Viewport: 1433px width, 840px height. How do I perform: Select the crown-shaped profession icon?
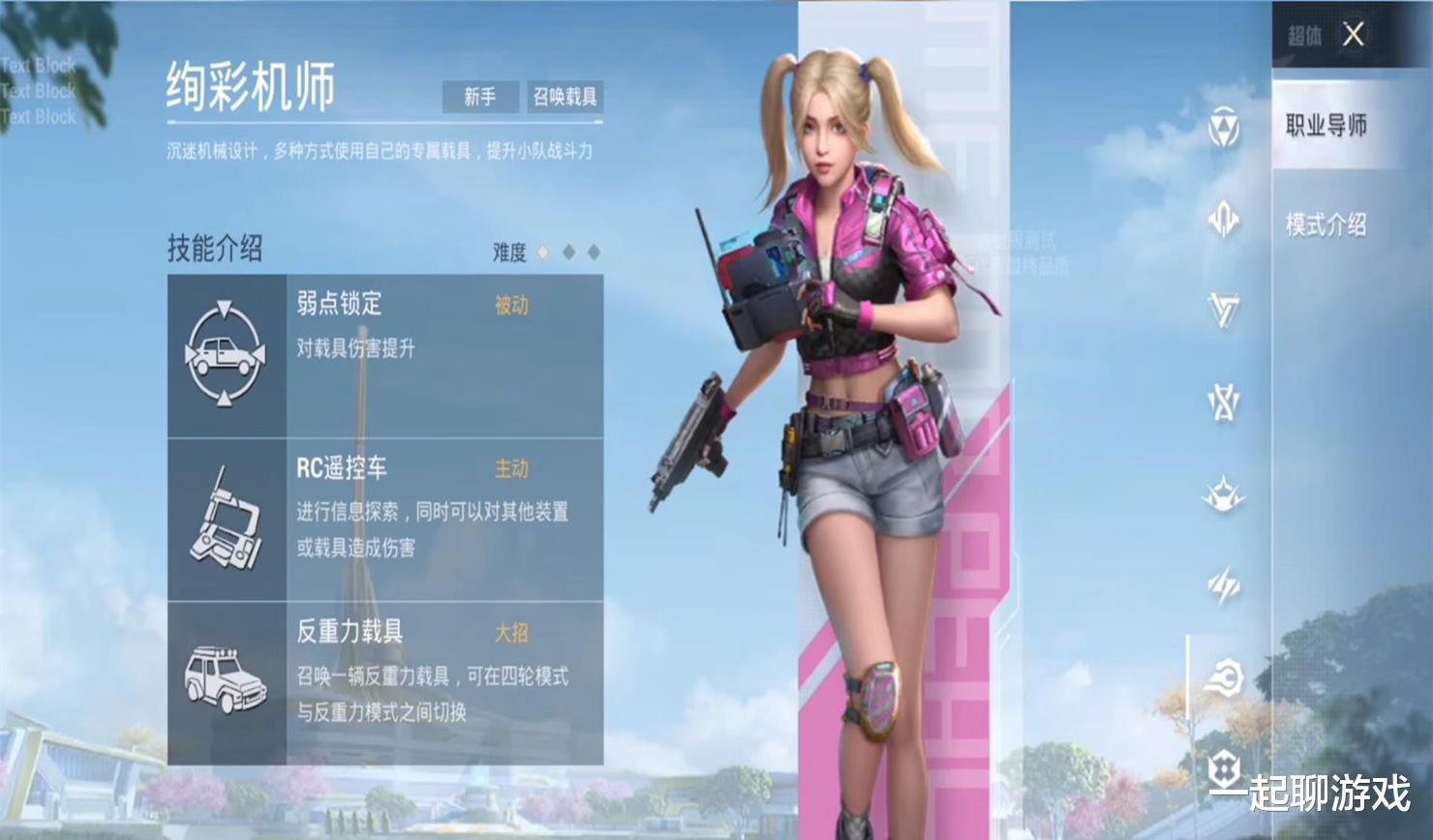click(x=1222, y=494)
